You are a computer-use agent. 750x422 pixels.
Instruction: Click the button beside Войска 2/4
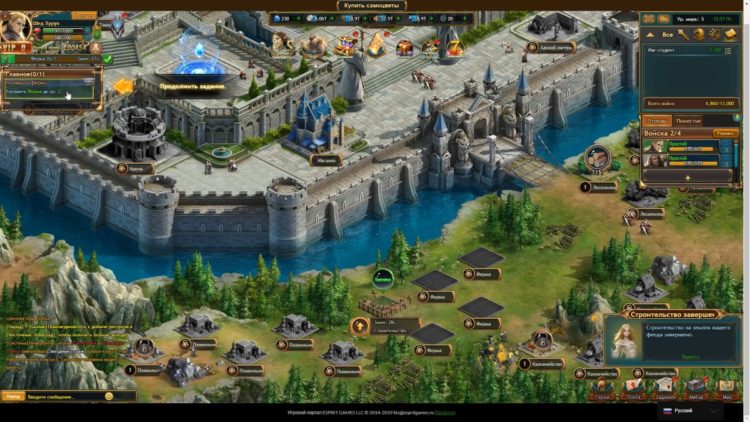point(724,132)
